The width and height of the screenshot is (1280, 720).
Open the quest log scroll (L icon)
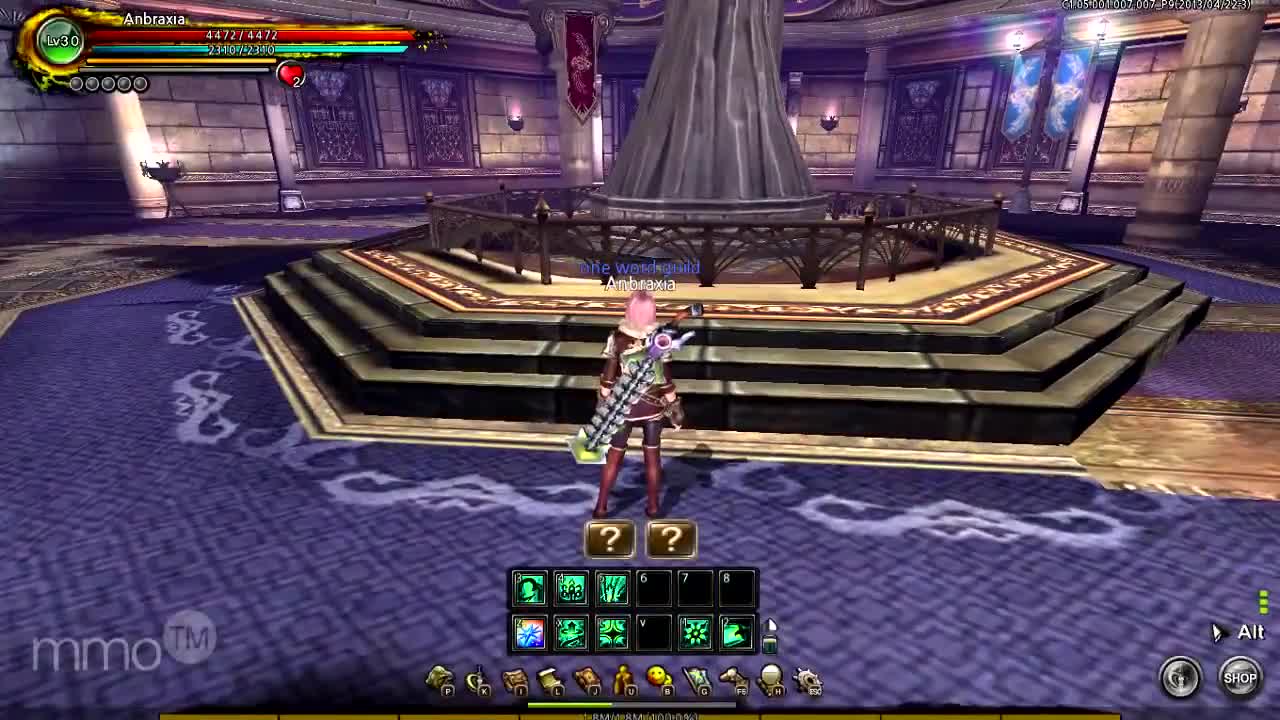click(x=548, y=678)
